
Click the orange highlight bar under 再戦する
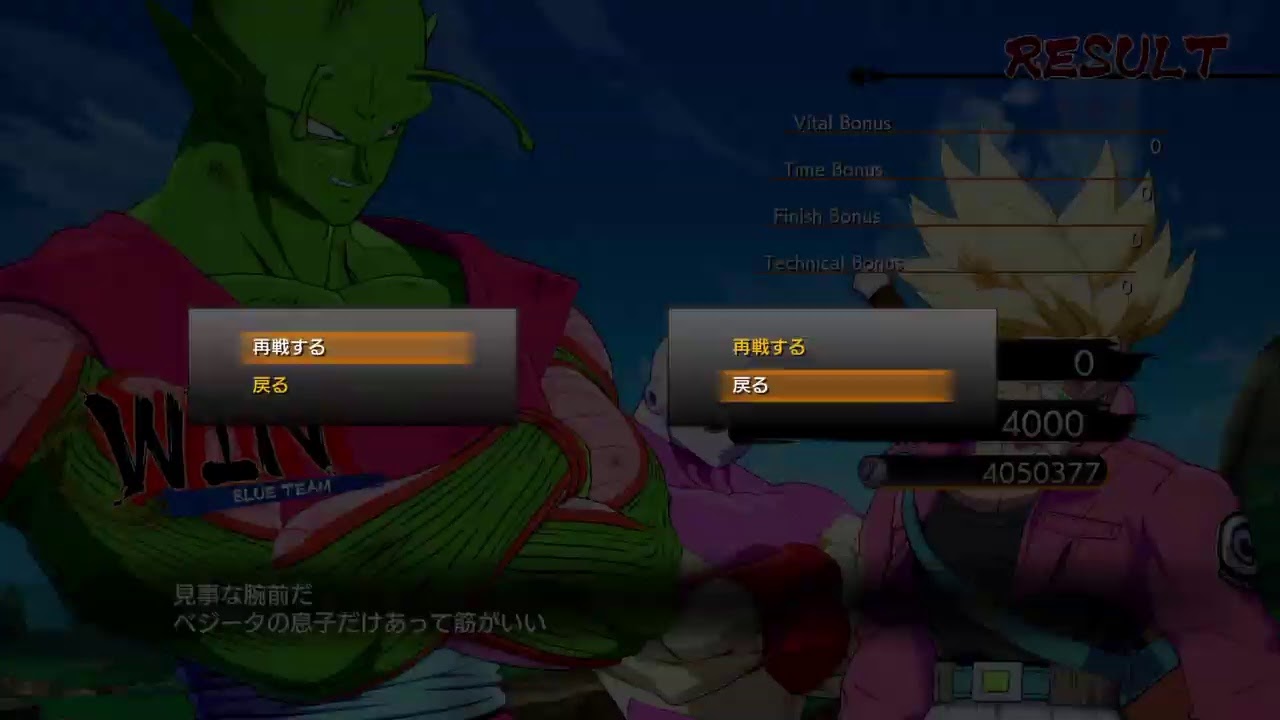[x=355, y=349]
